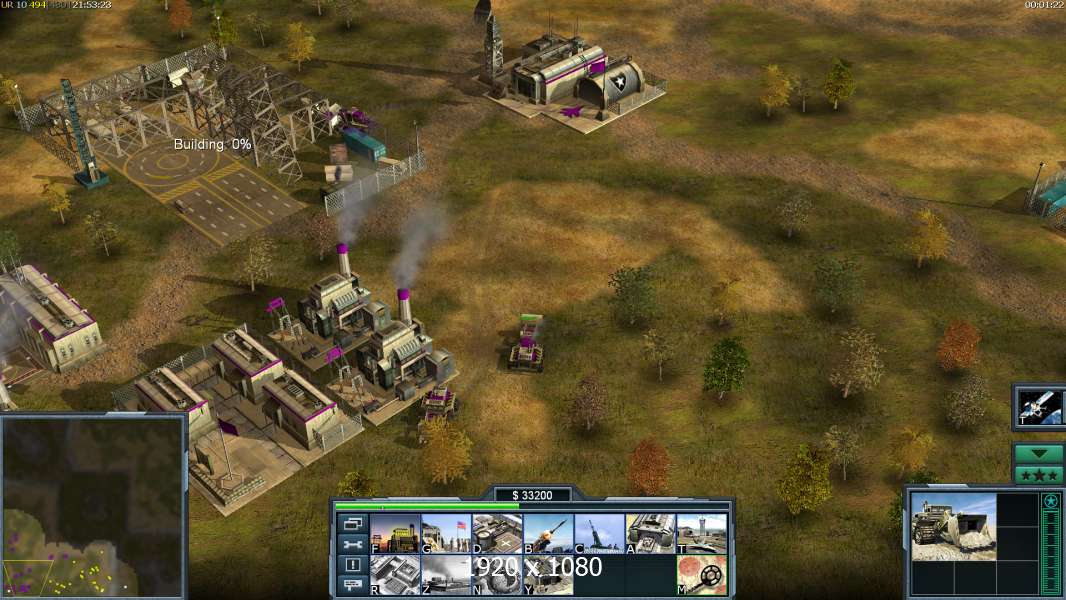Select the power plant build icon (F)
1066x600 pixels.
coord(395,534)
